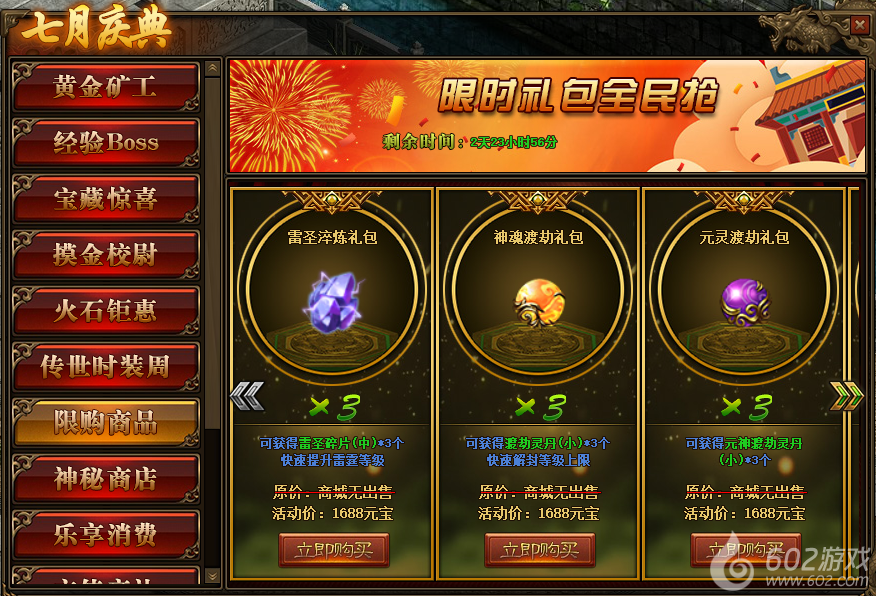This screenshot has height=596, width=876.
Task: Click the tab list scroll-up arrow
Action: [x=212, y=69]
